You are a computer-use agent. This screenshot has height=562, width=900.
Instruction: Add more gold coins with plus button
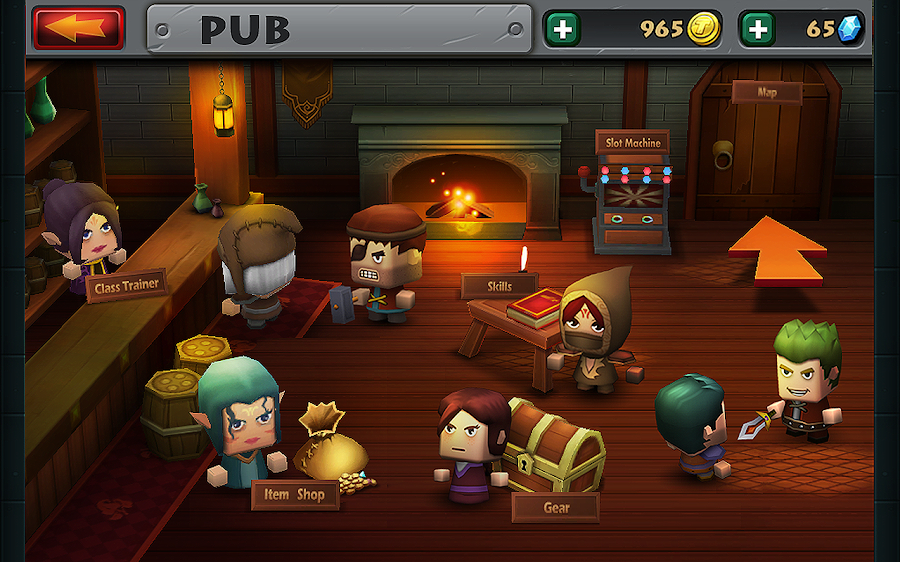(563, 29)
